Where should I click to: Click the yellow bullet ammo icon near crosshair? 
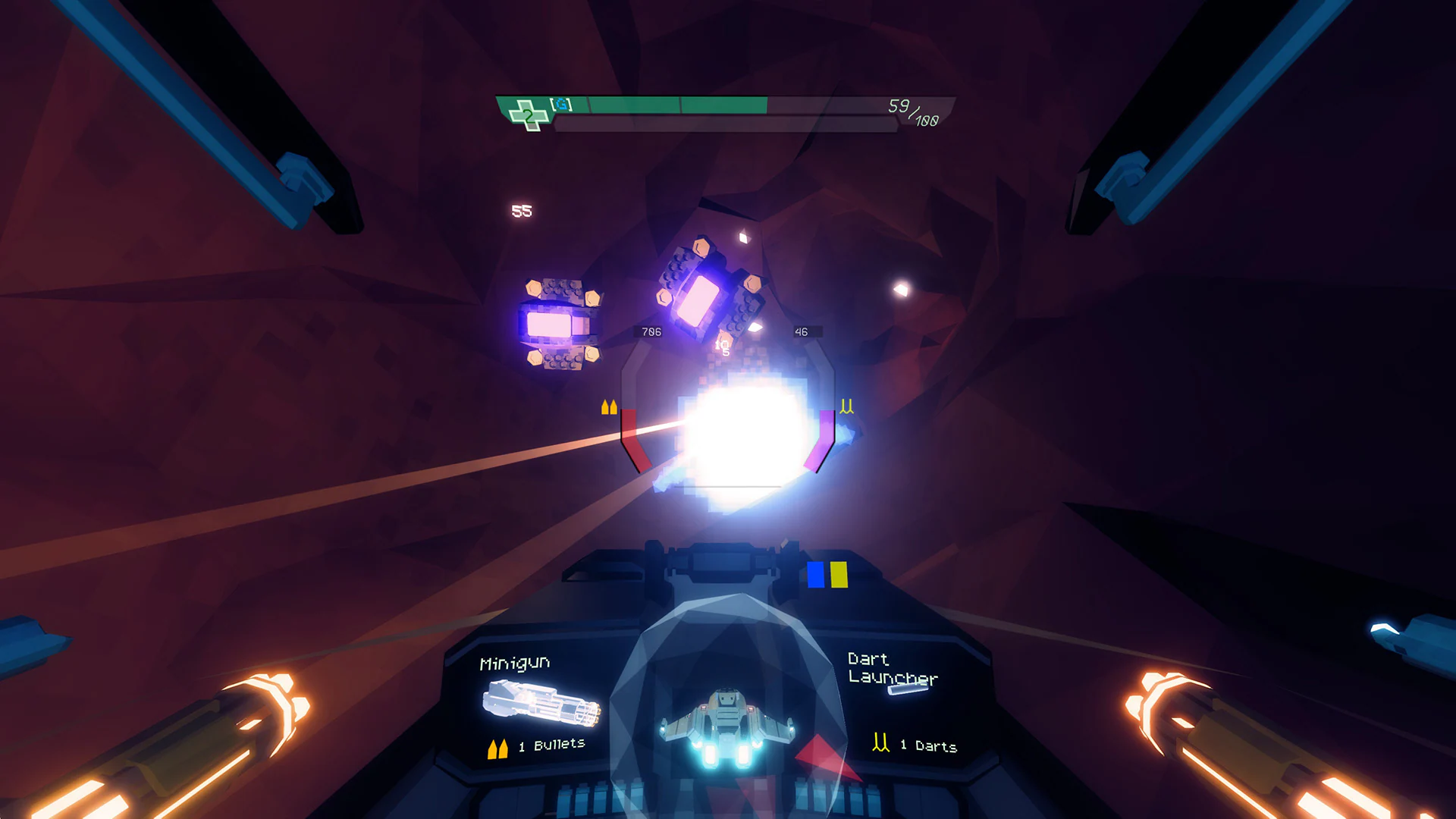(608, 408)
